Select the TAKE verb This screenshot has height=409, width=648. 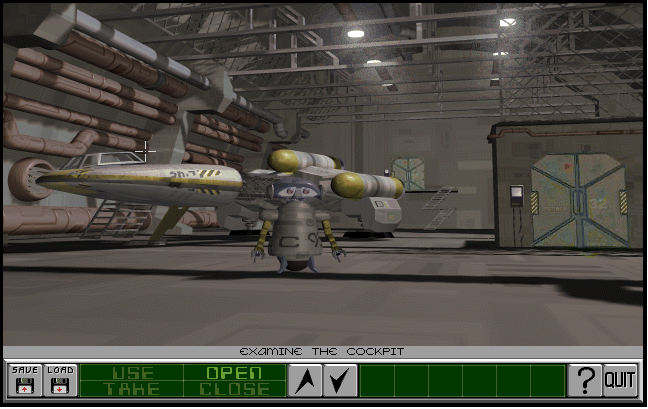tap(132, 389)
